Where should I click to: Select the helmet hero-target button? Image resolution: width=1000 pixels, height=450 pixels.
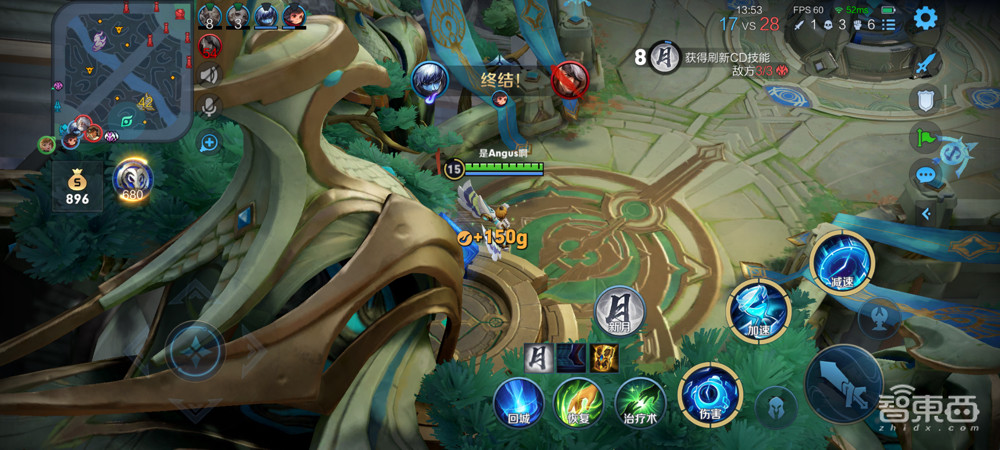tap(776, 406)
